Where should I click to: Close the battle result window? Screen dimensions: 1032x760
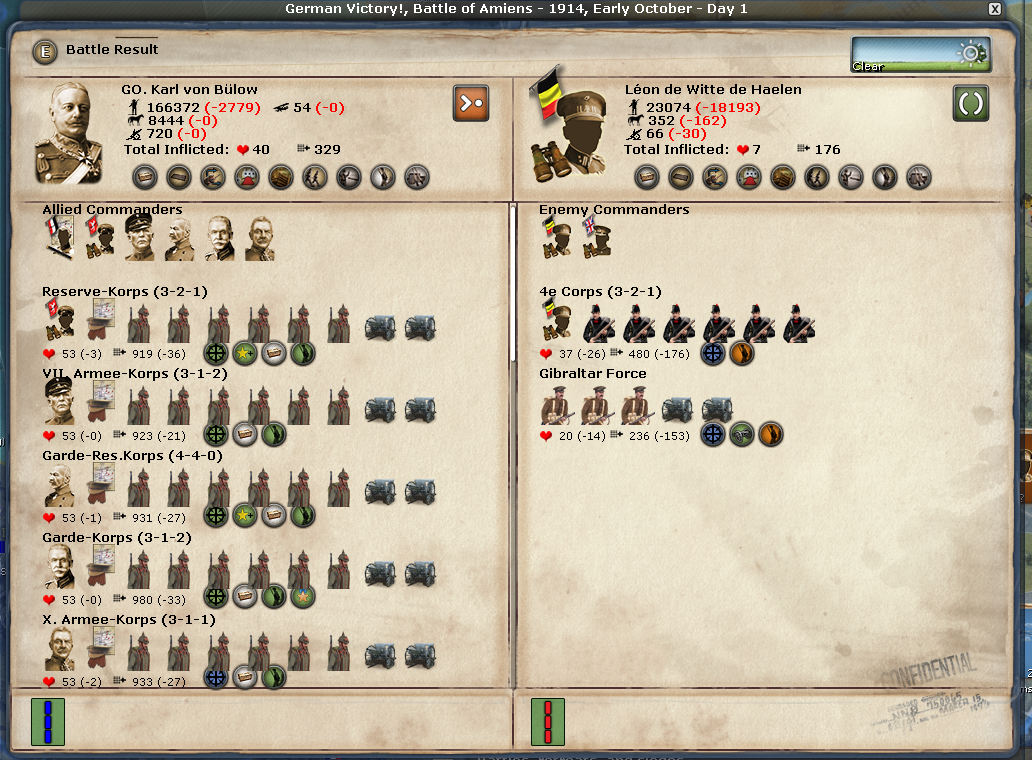pyautogui.click(x=994, y=9)
